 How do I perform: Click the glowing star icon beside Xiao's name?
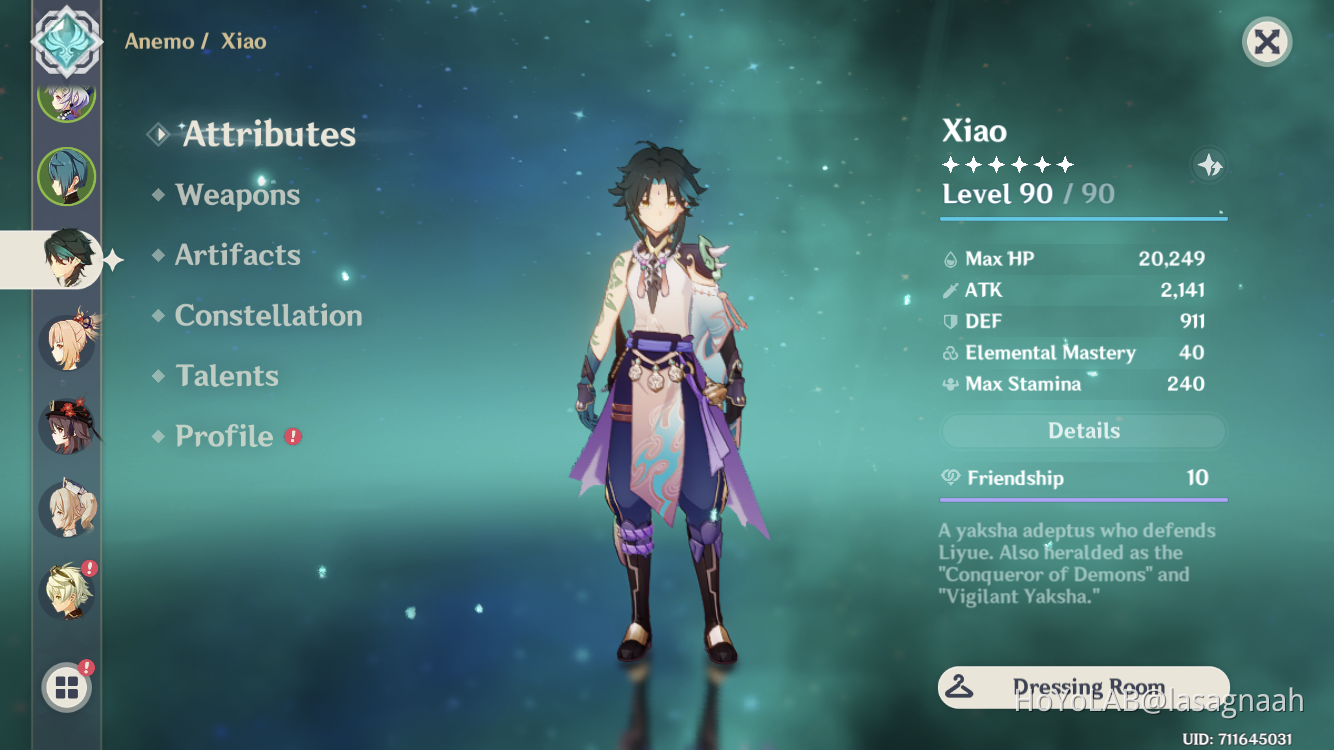coord(1207,167)
